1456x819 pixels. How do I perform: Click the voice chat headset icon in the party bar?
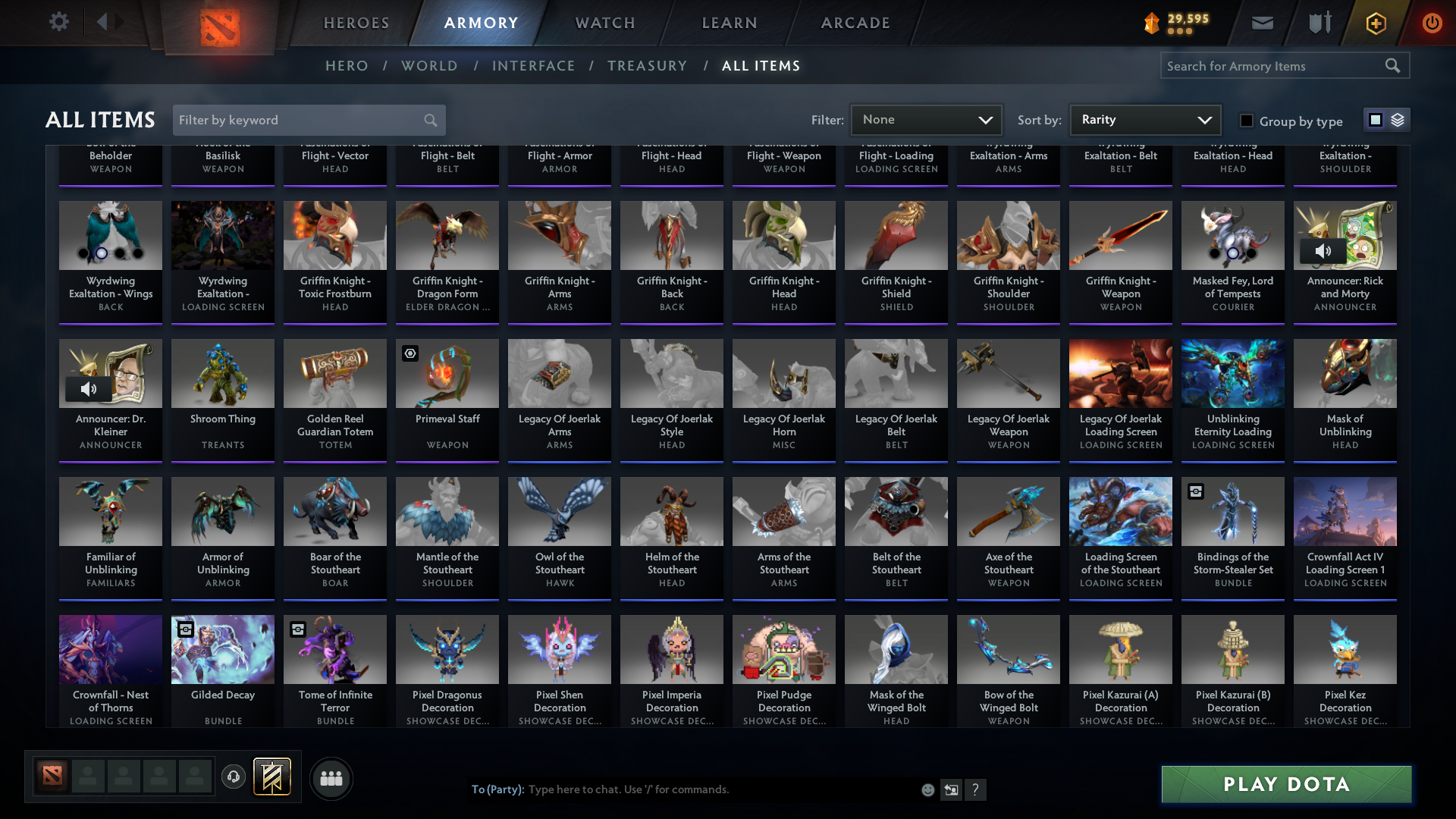click(234, 777)
